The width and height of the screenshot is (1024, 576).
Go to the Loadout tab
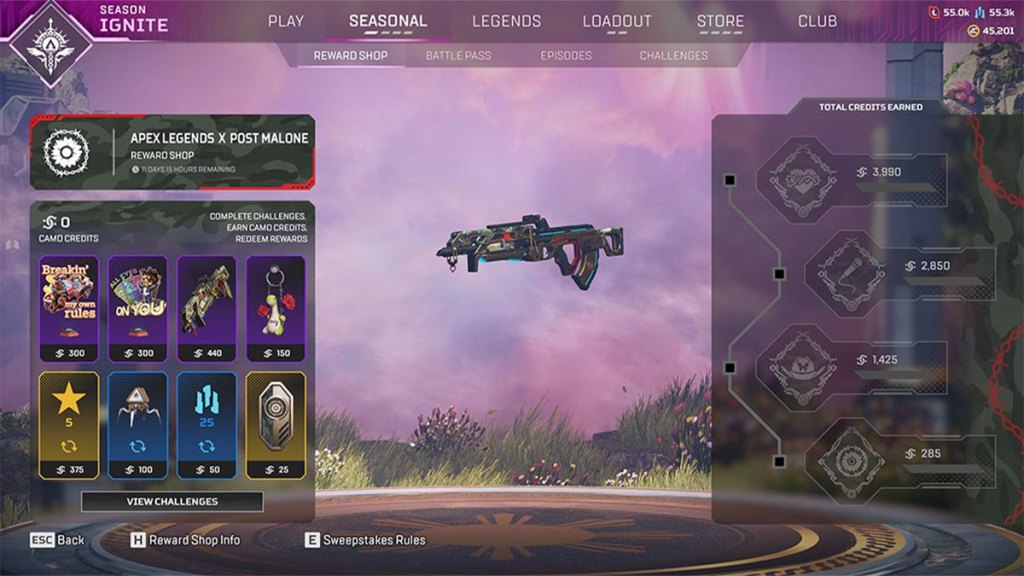tap(617, 21)
